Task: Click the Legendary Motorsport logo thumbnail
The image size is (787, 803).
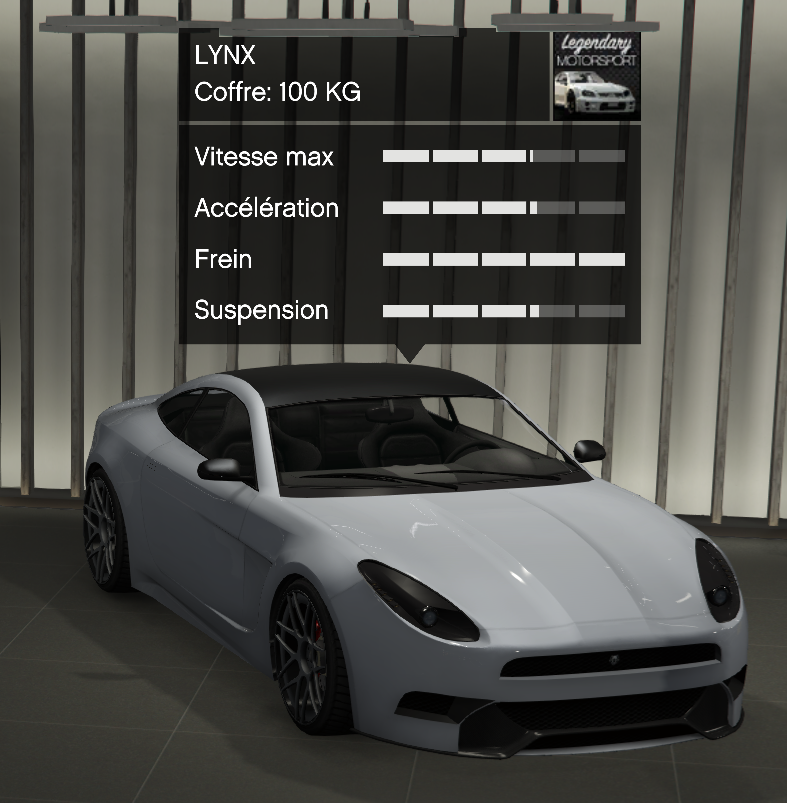Action: click(596, 76)
